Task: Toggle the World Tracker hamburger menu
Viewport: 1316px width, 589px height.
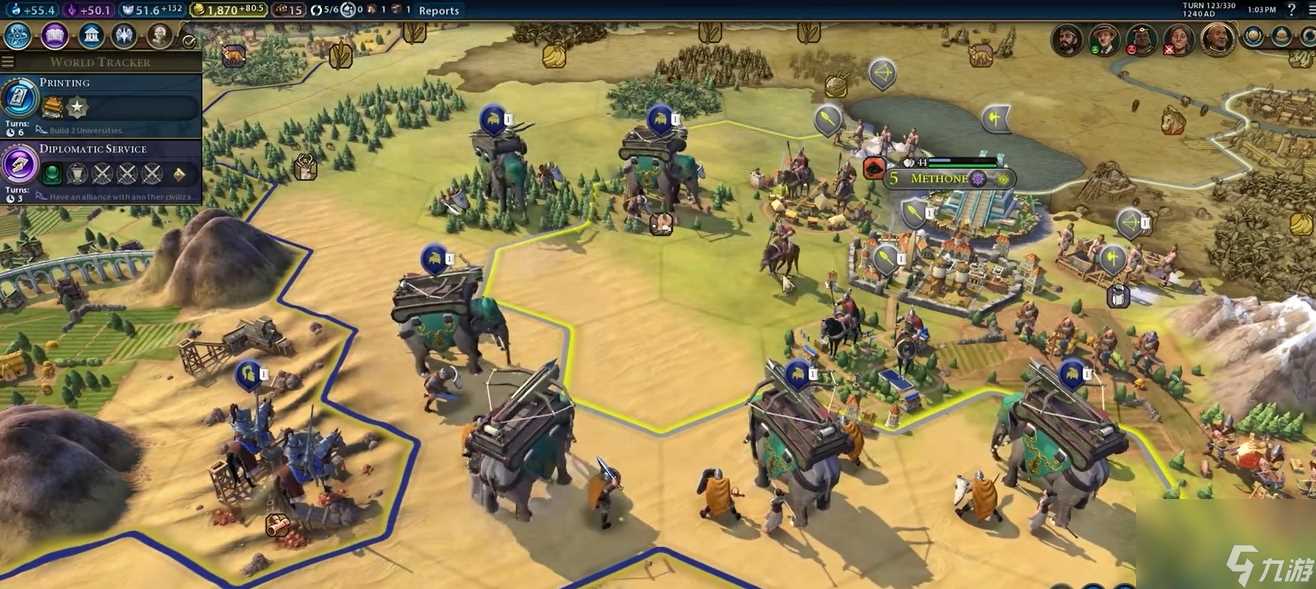Action: coord(8,62)
